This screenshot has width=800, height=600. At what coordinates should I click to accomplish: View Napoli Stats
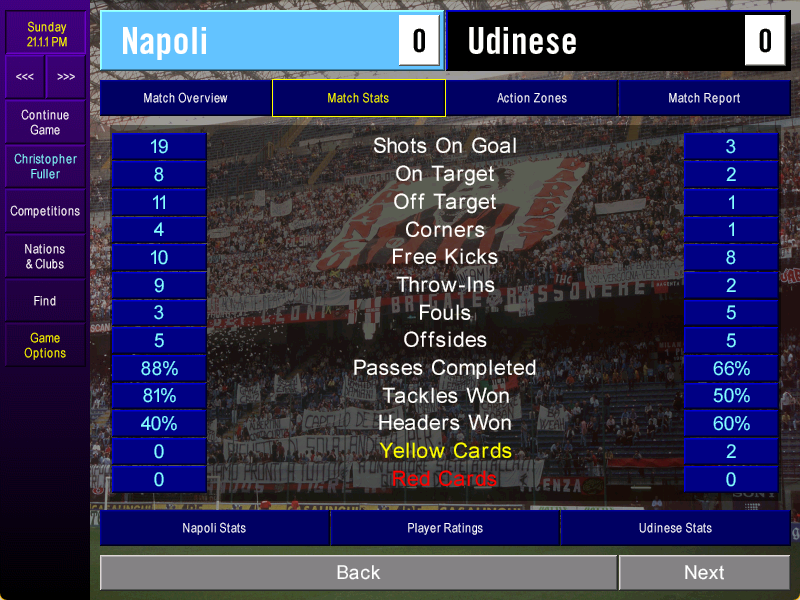214,528
